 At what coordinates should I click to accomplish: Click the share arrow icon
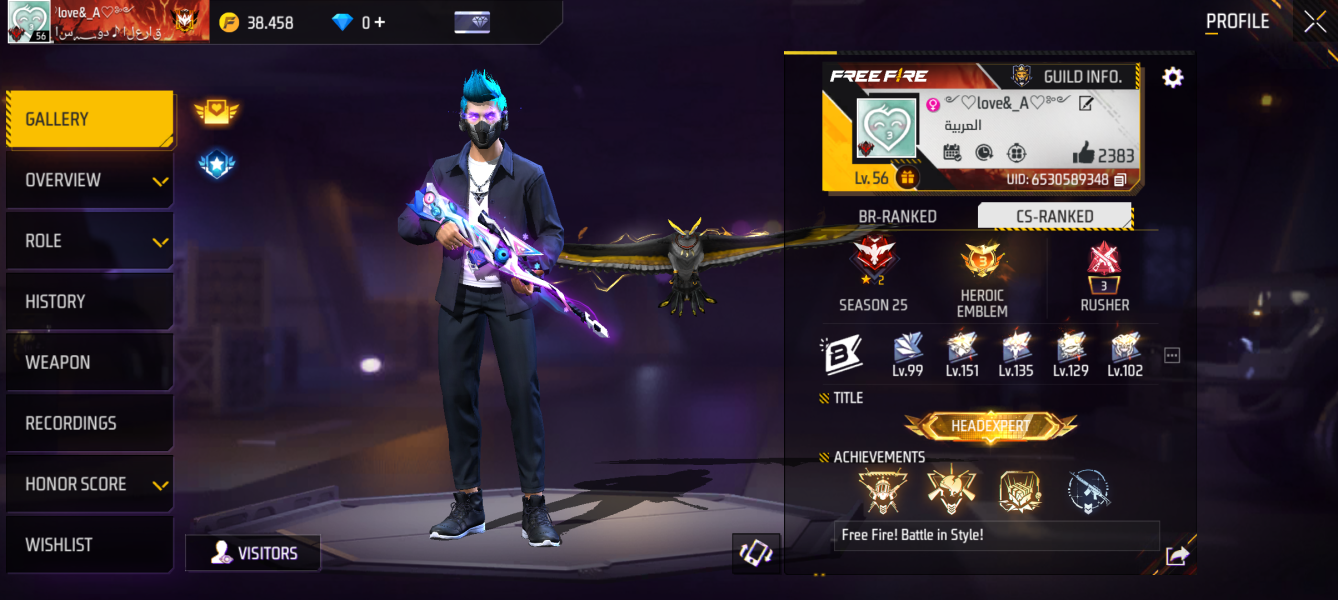click(1177, 556)
